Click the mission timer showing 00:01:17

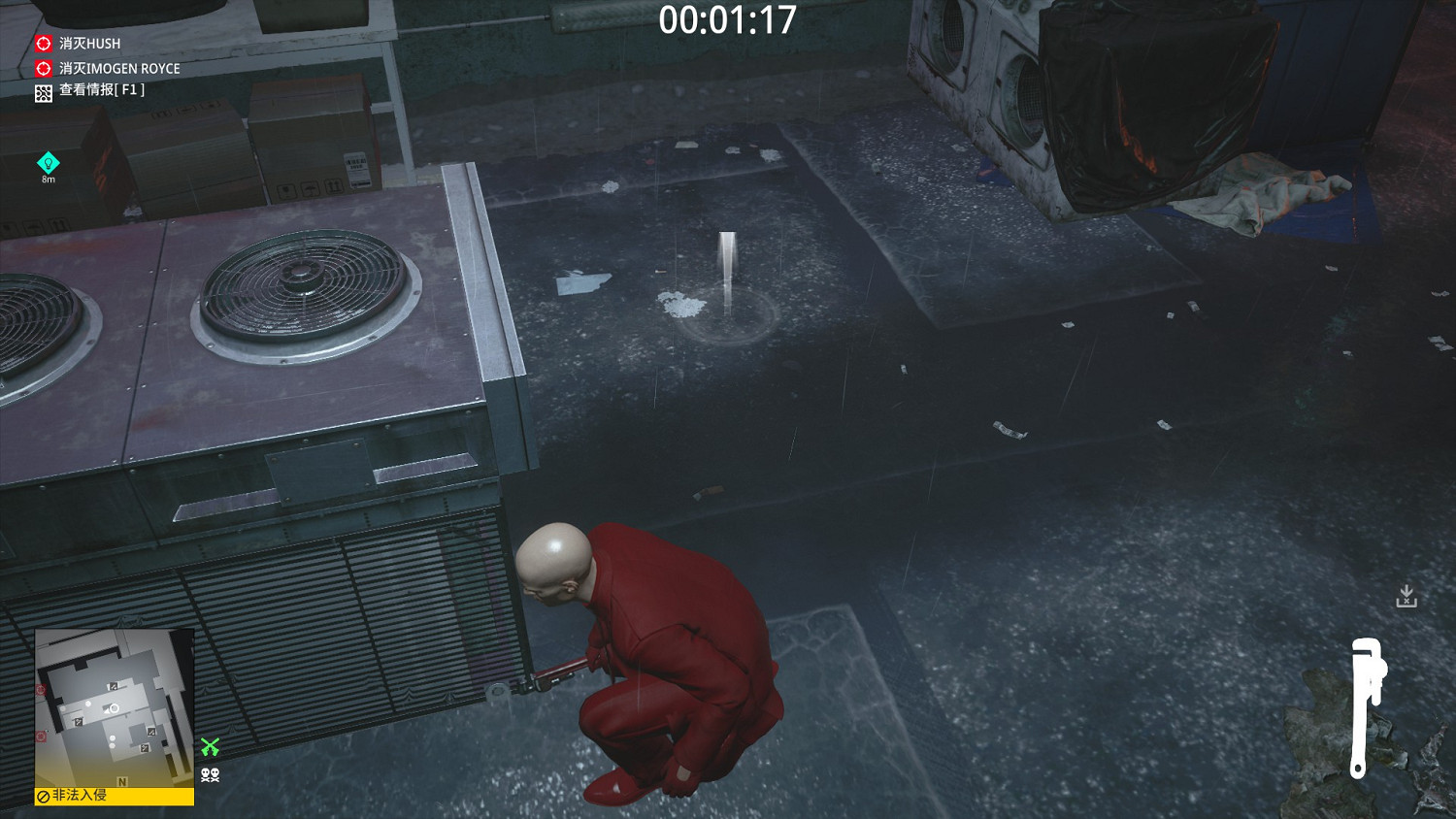click(x=726, y=17)
